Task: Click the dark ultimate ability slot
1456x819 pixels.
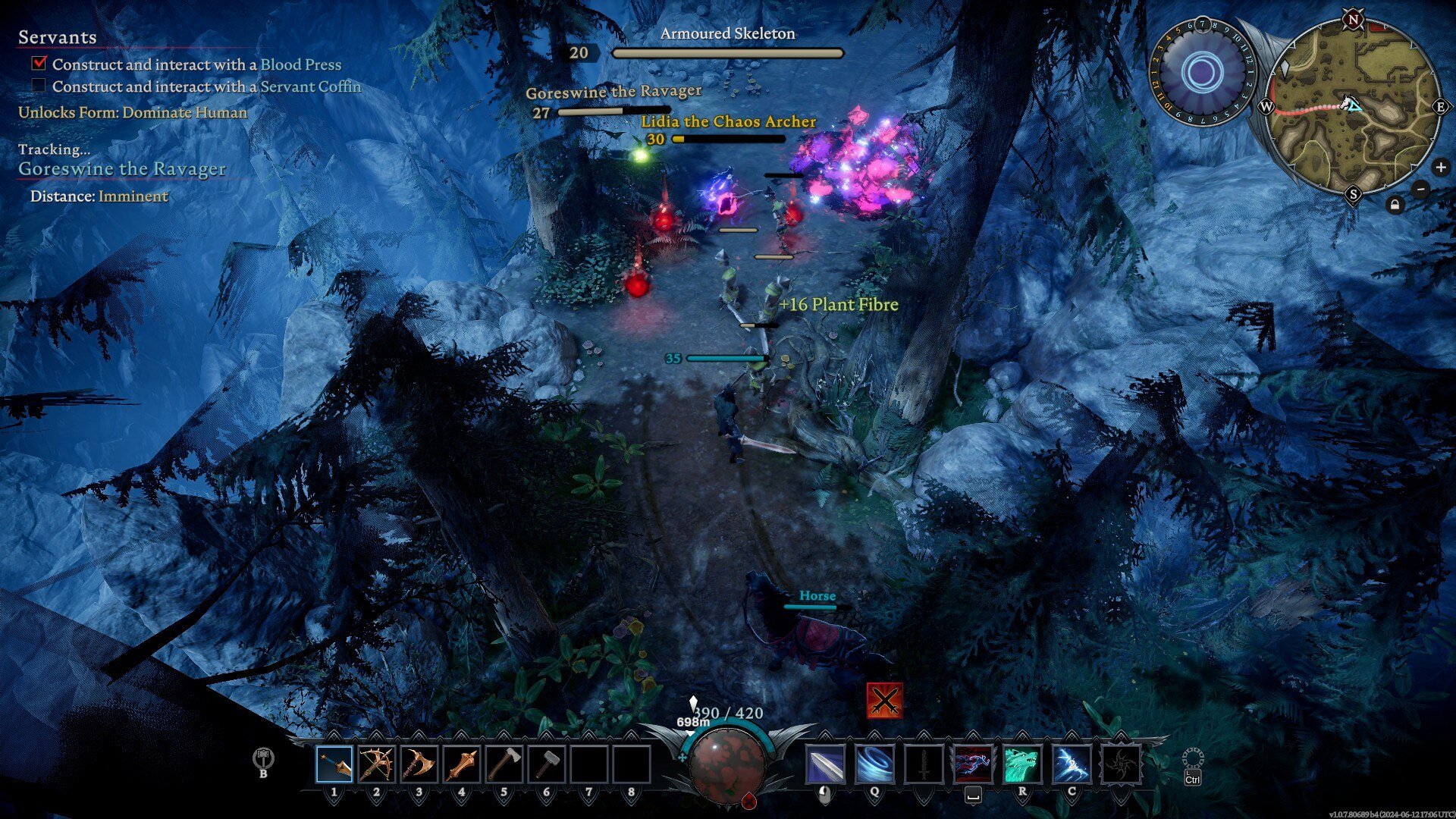Action: point(1121,764)
